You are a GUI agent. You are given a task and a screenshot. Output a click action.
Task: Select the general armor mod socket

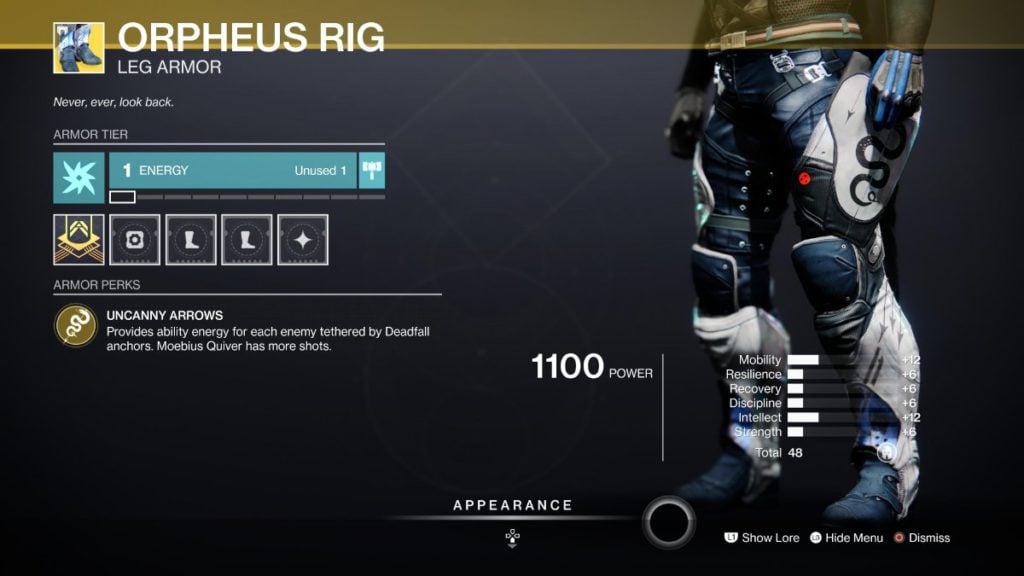coord(134,239)
